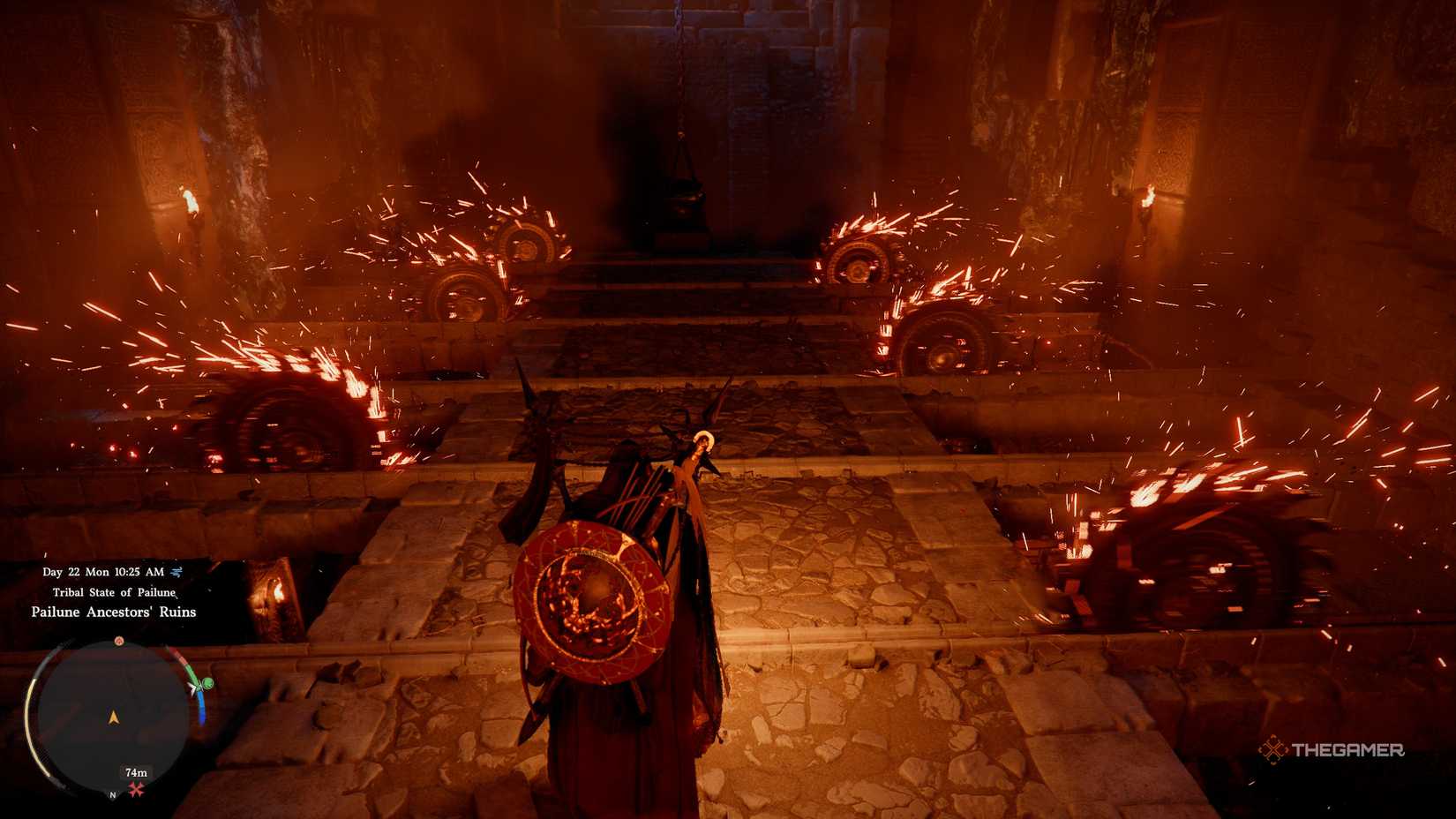
Task: Select the THEGAMER crossed-controllers logo icon
Action: click(x=1274, y=751)
